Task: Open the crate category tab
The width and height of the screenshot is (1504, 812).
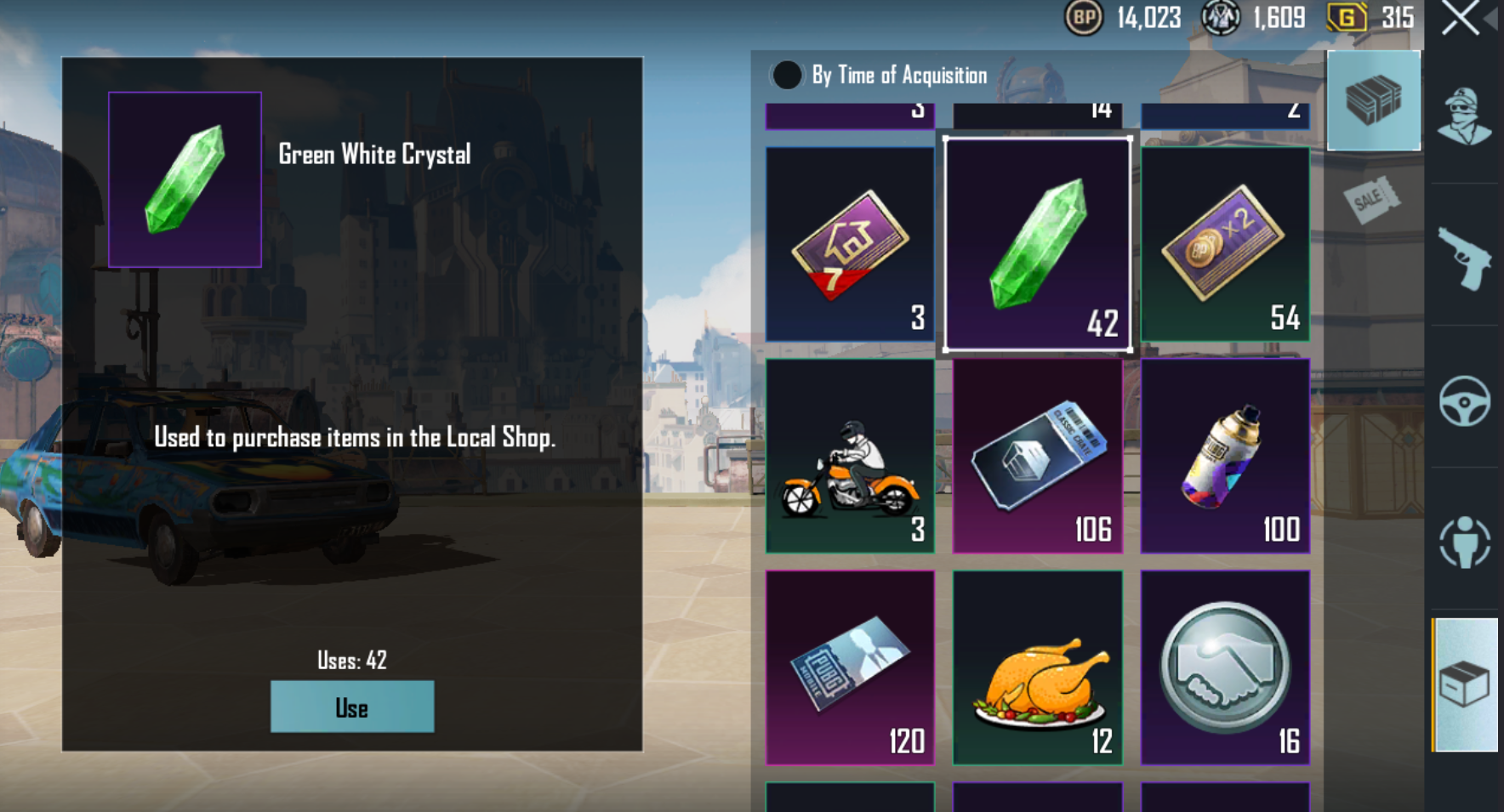Action: point(1373,100)
